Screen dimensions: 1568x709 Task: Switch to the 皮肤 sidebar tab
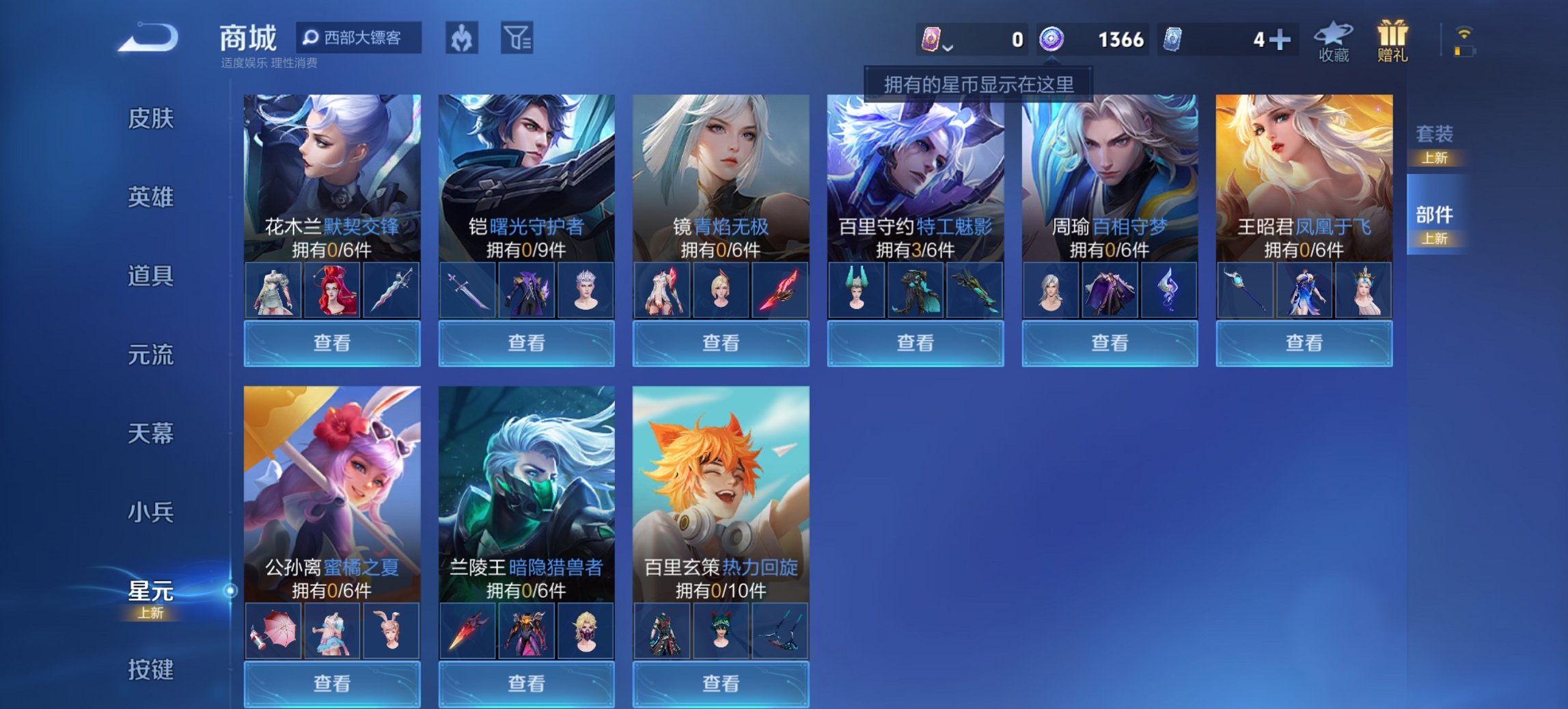click(150, 118)
